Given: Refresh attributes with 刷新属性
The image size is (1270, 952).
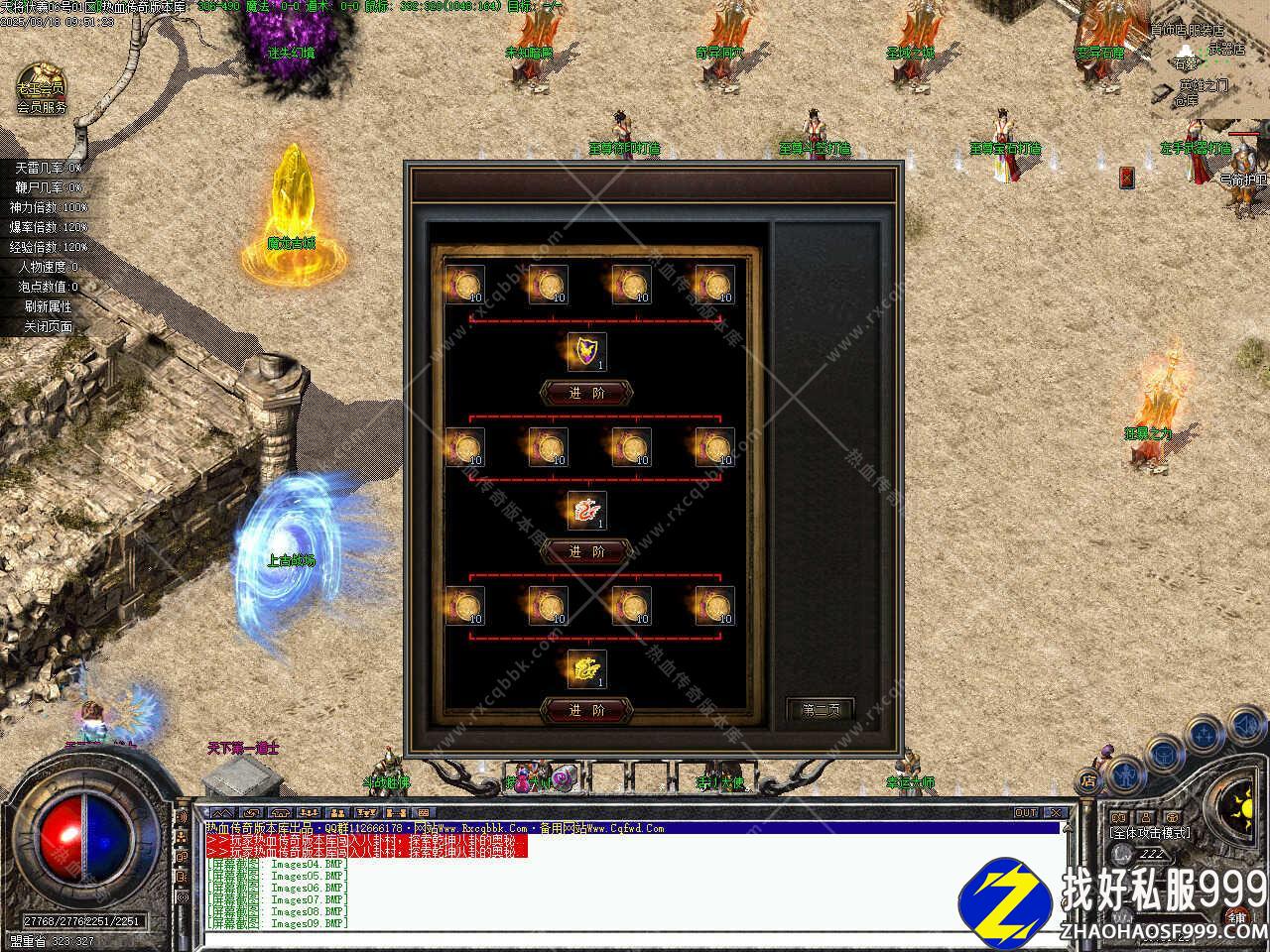Looking at the screenshot, I should (x=48, y=306).
